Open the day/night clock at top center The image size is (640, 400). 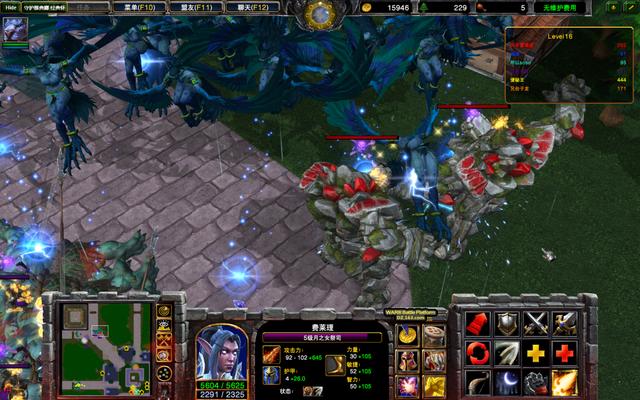click(320, 13)
